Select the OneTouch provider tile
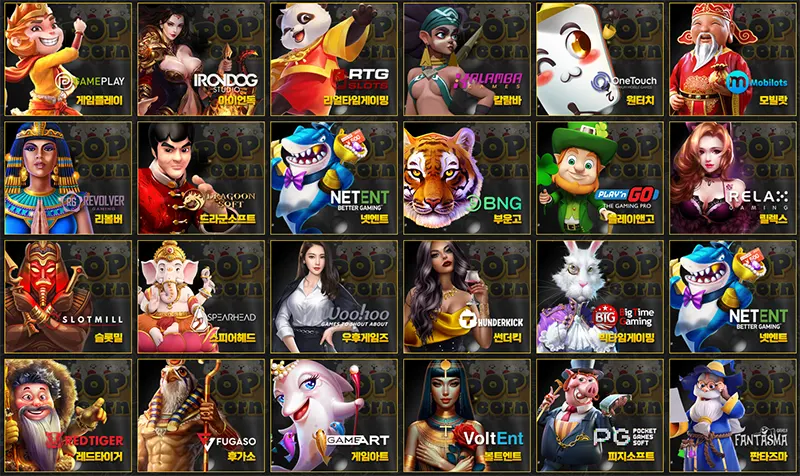This screenshot has width=800, height=476. pyautogui.click(x=599, y=58)
